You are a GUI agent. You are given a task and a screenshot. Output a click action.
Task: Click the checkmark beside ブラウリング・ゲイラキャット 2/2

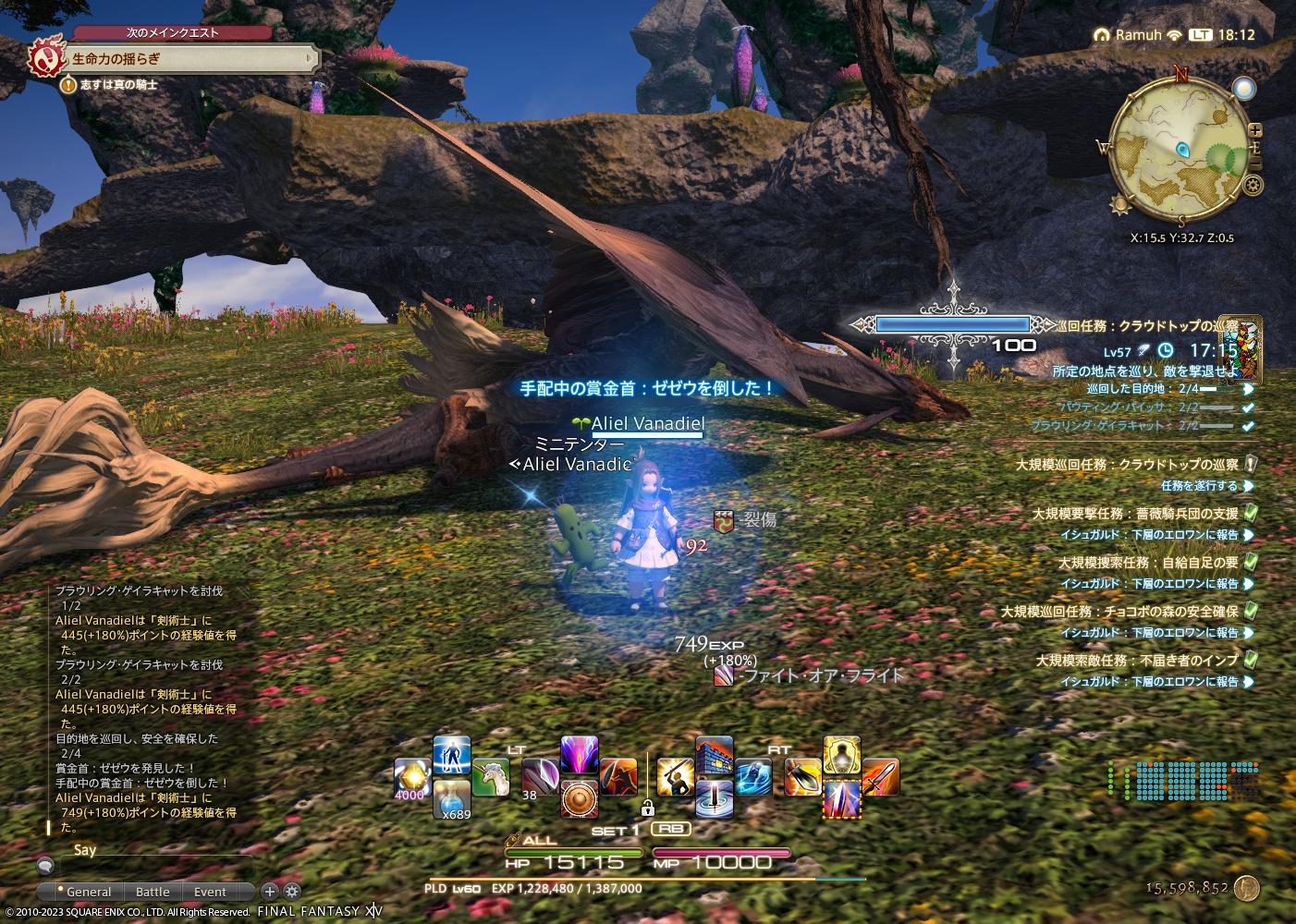click(1247, 427)
